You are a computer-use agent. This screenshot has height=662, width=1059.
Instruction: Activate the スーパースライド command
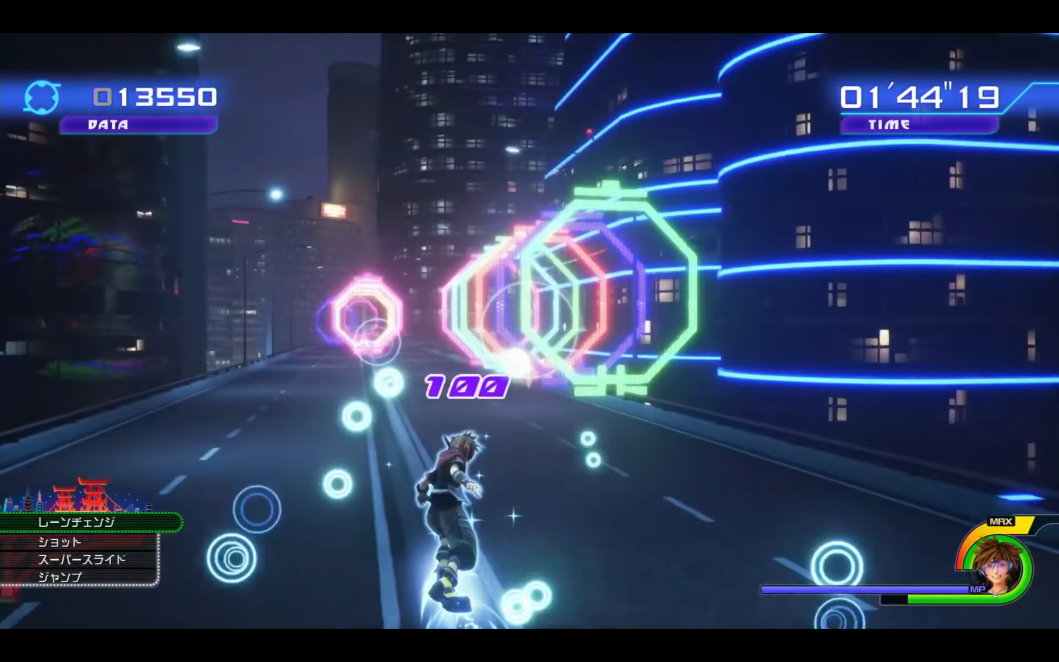coord(80,559)
